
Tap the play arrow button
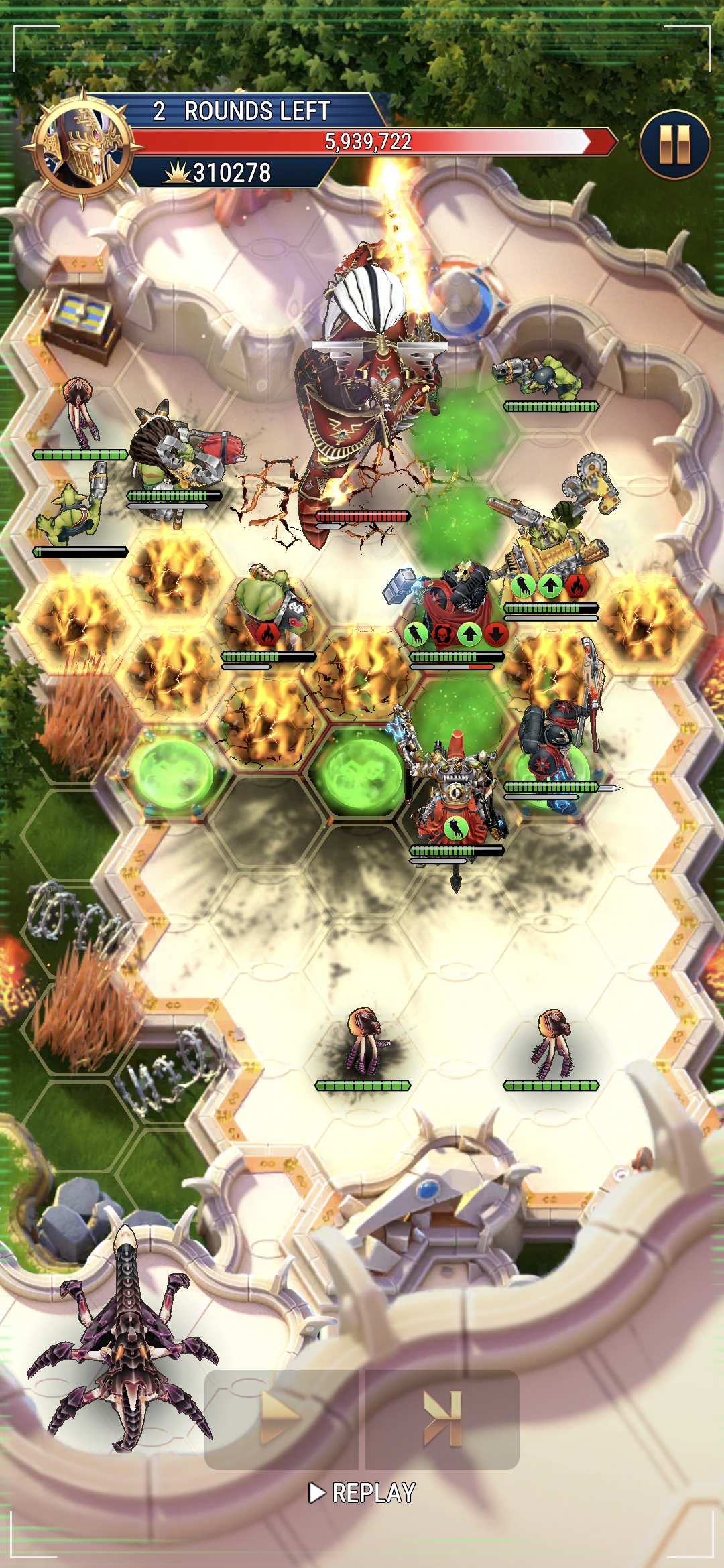[281, 1419]
